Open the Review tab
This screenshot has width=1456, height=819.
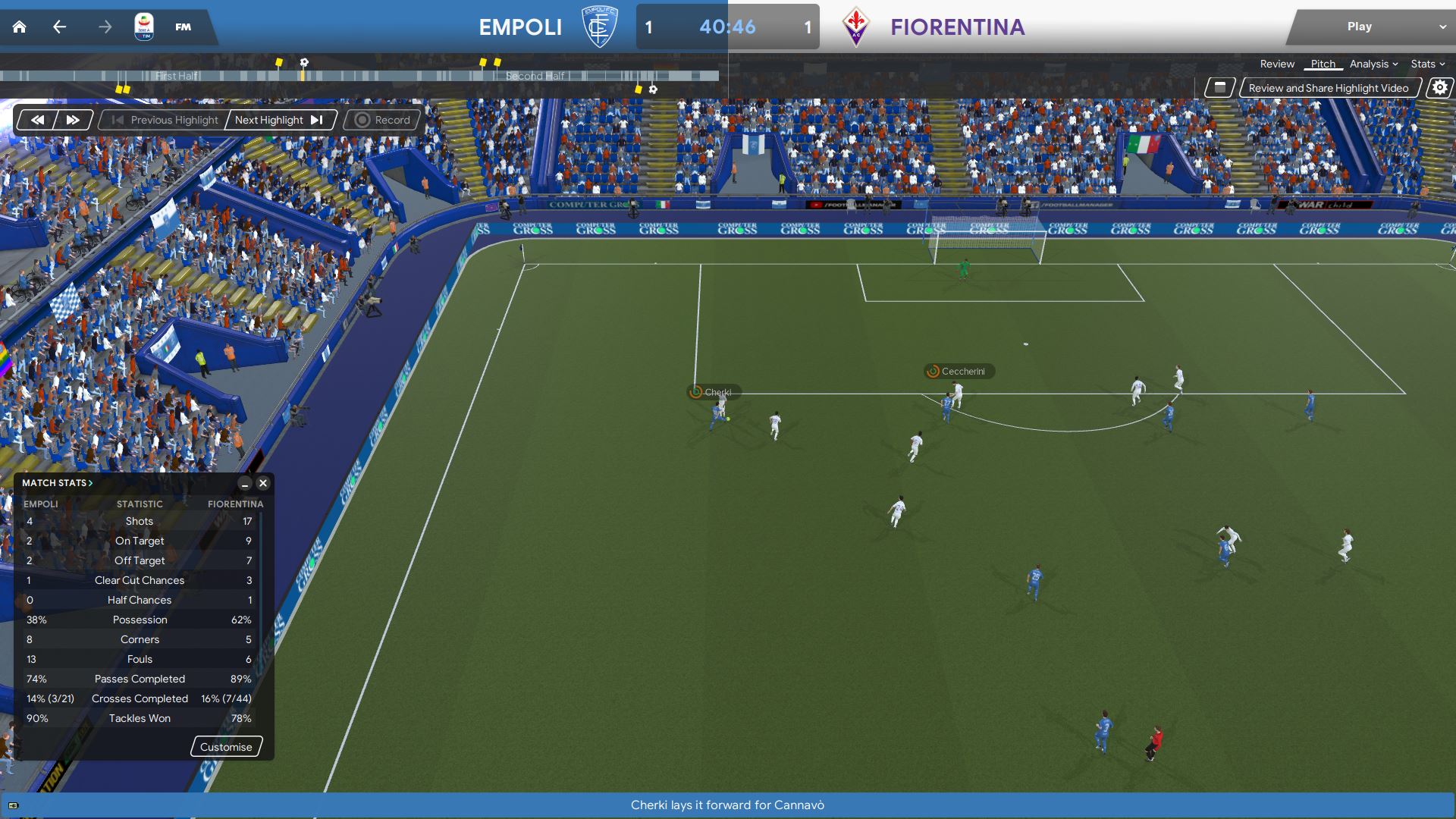(1277, 64)
